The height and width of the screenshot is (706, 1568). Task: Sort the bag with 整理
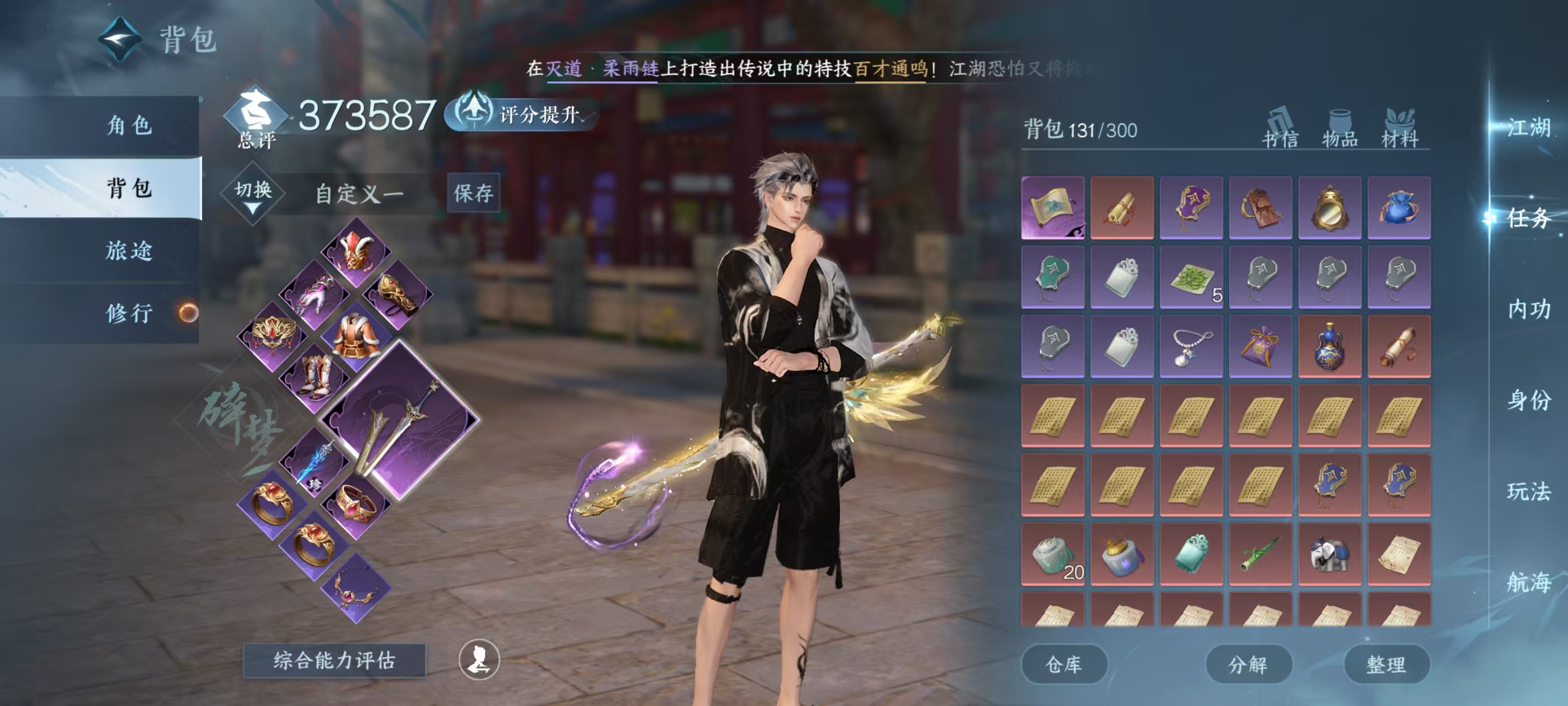pos(1386,664)
